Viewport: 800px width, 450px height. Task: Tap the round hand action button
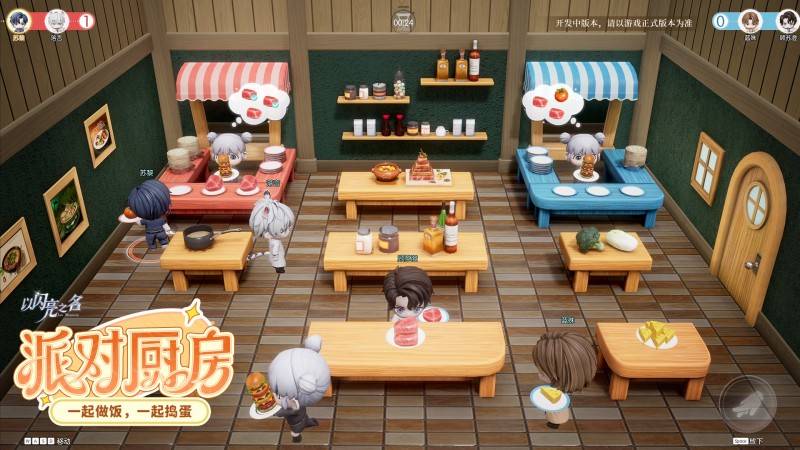[x=748, y=403]
